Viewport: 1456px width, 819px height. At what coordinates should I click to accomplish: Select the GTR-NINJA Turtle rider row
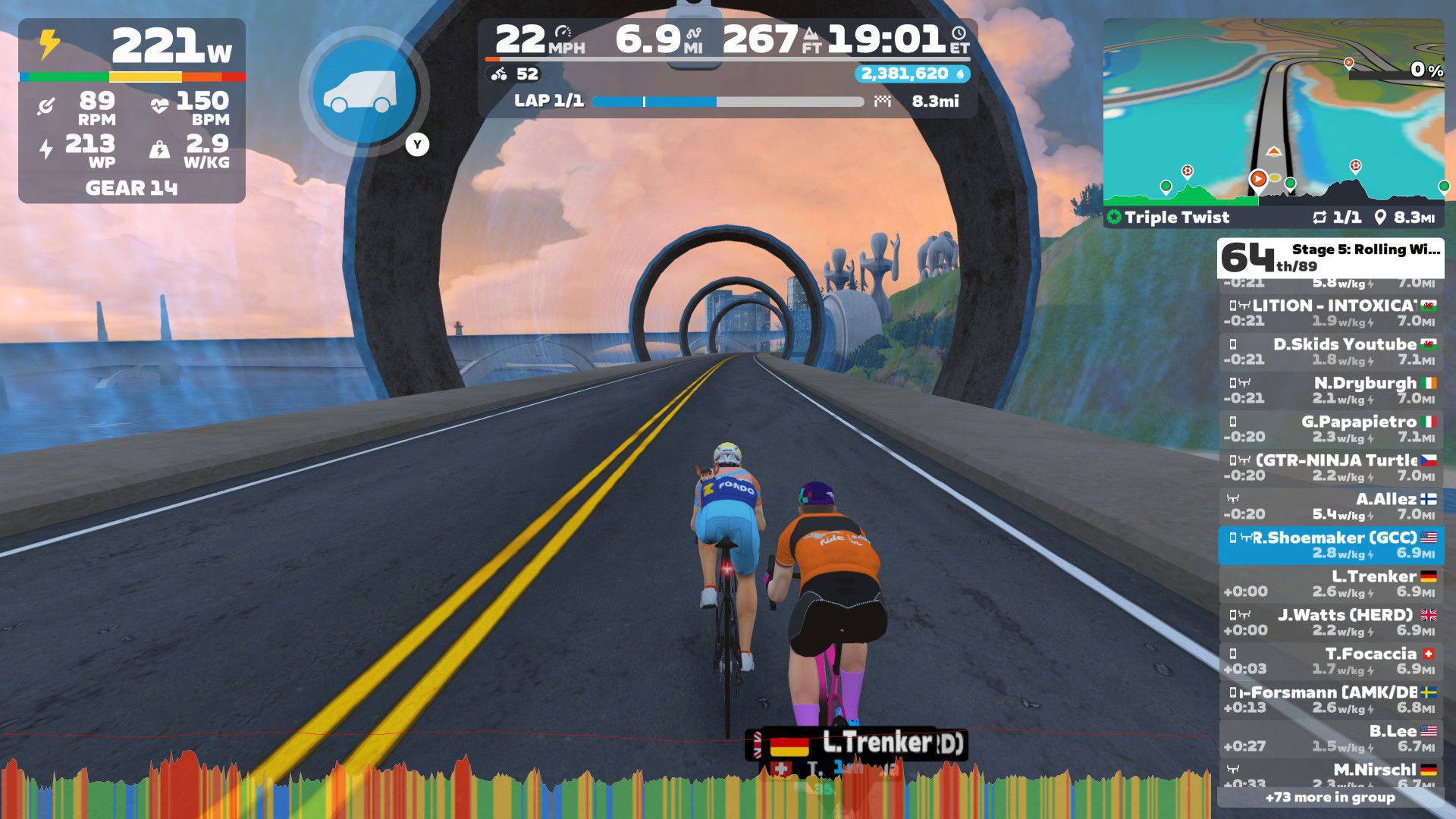(1330, 468)
